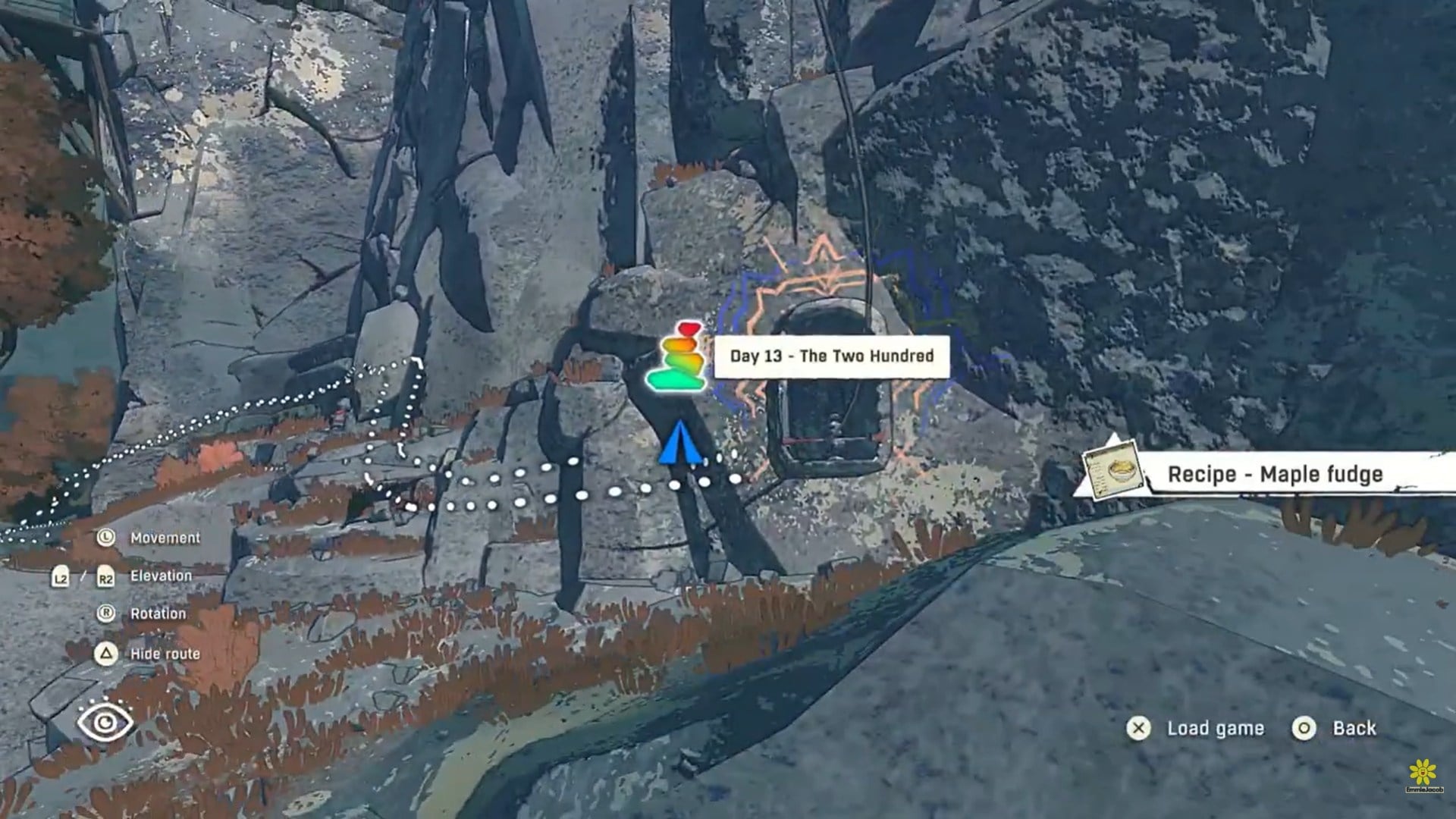Select the Day 13 - The Two Hundred entry
Screen dimensions: 1456x819
[x=832, y=354]
